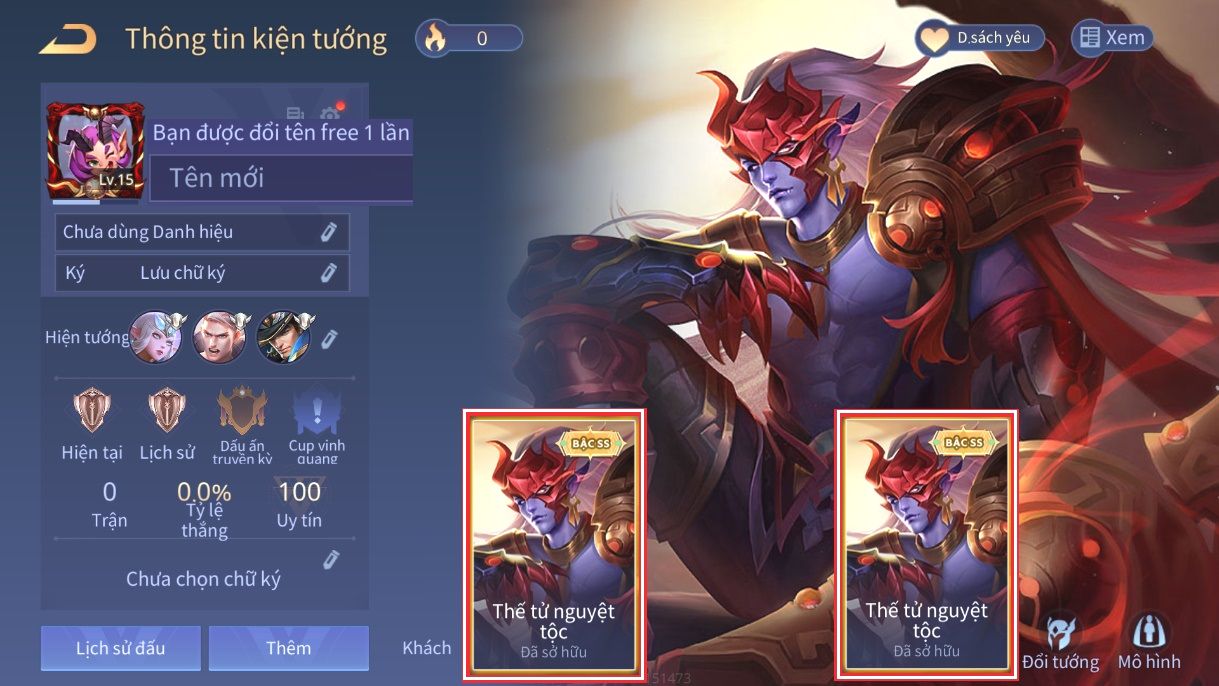1219x686 pixels.
Task: Click the flame counter showing 0
Action: tap(469, 39)
